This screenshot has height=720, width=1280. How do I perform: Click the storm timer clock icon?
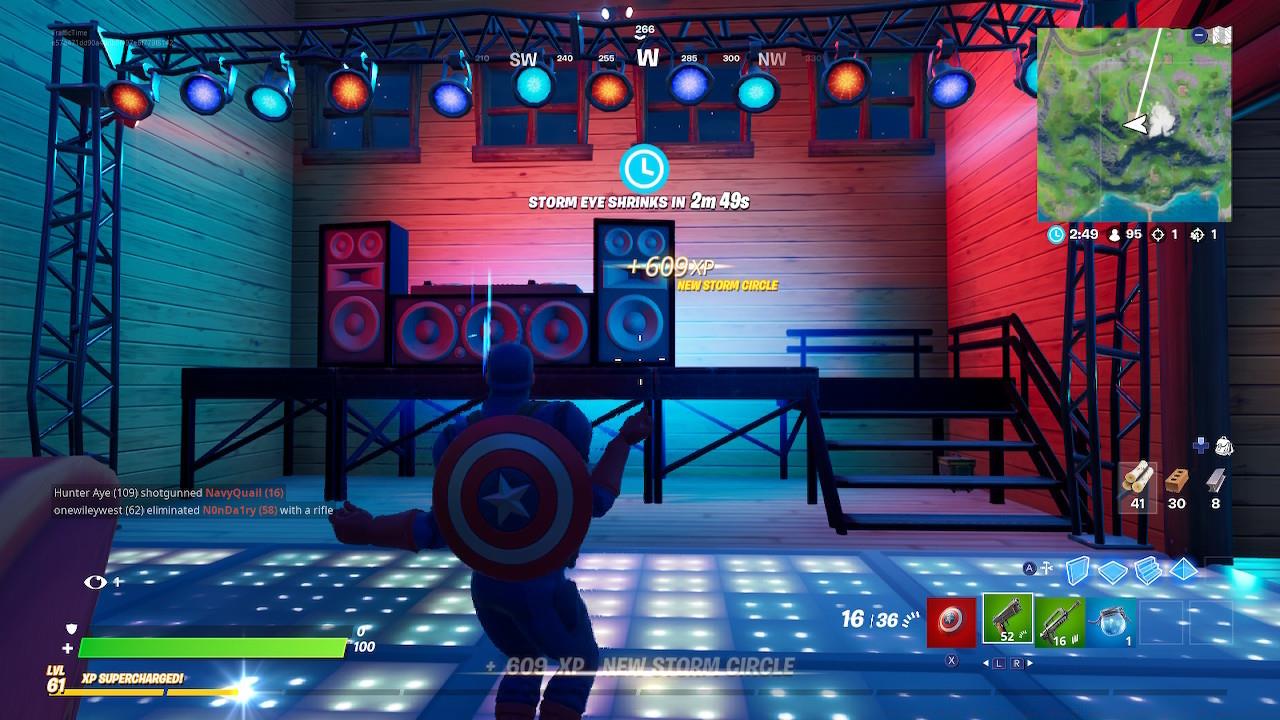coord(1054,236)
